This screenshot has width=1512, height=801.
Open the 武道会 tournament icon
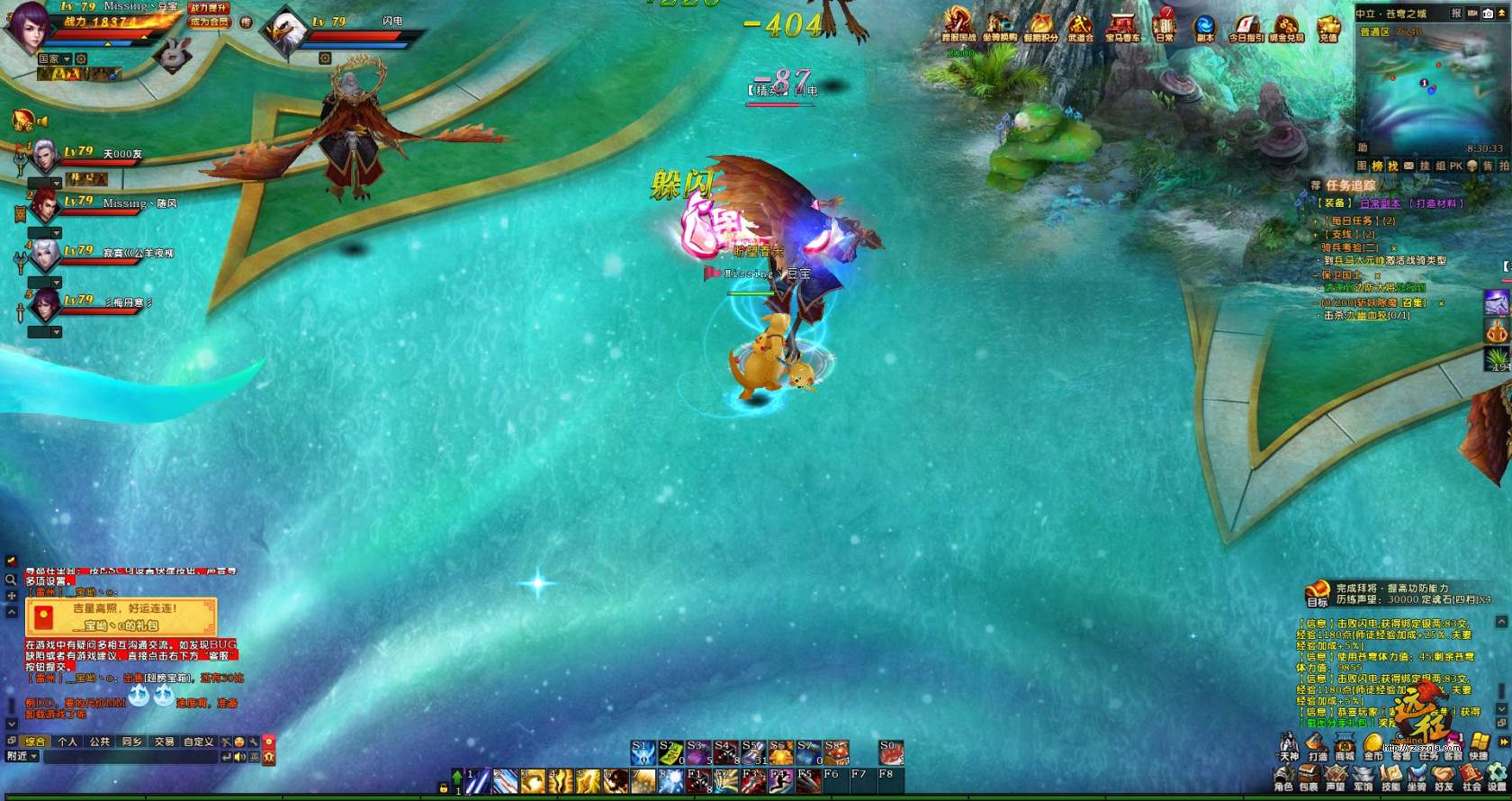point(1080,26)
